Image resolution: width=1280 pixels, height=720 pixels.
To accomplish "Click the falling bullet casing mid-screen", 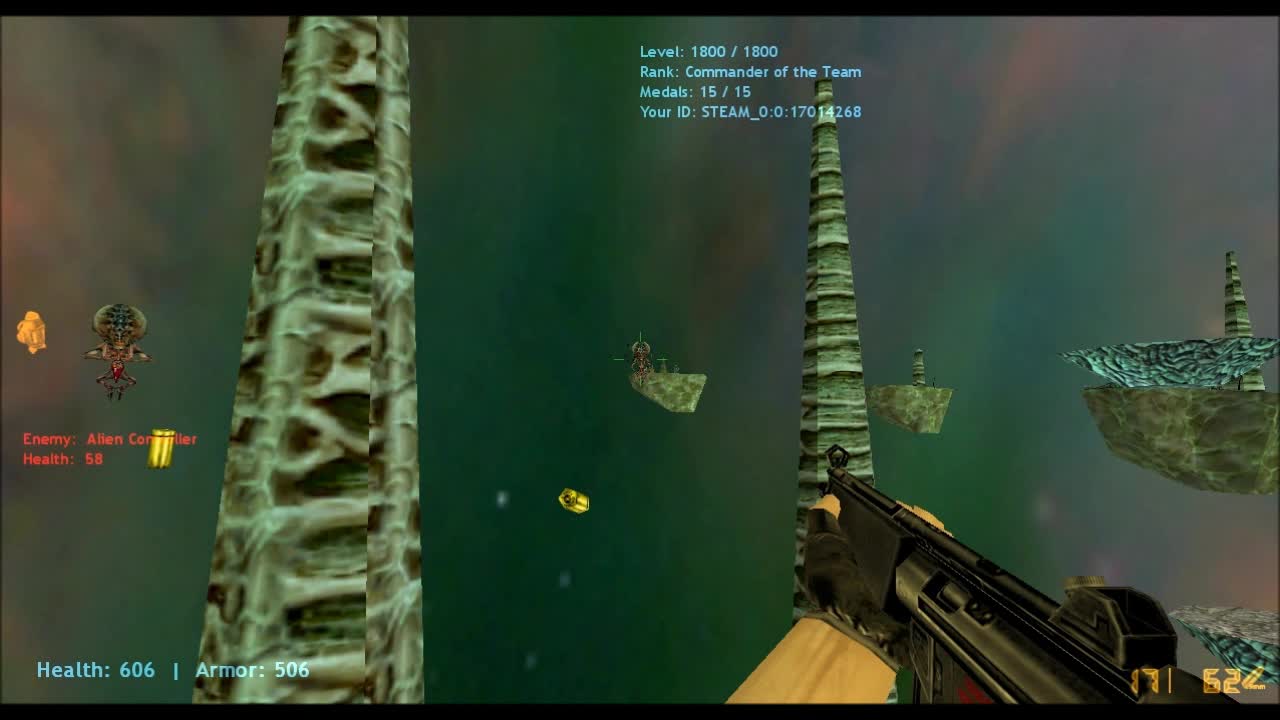I will click(x=571, y=502).
